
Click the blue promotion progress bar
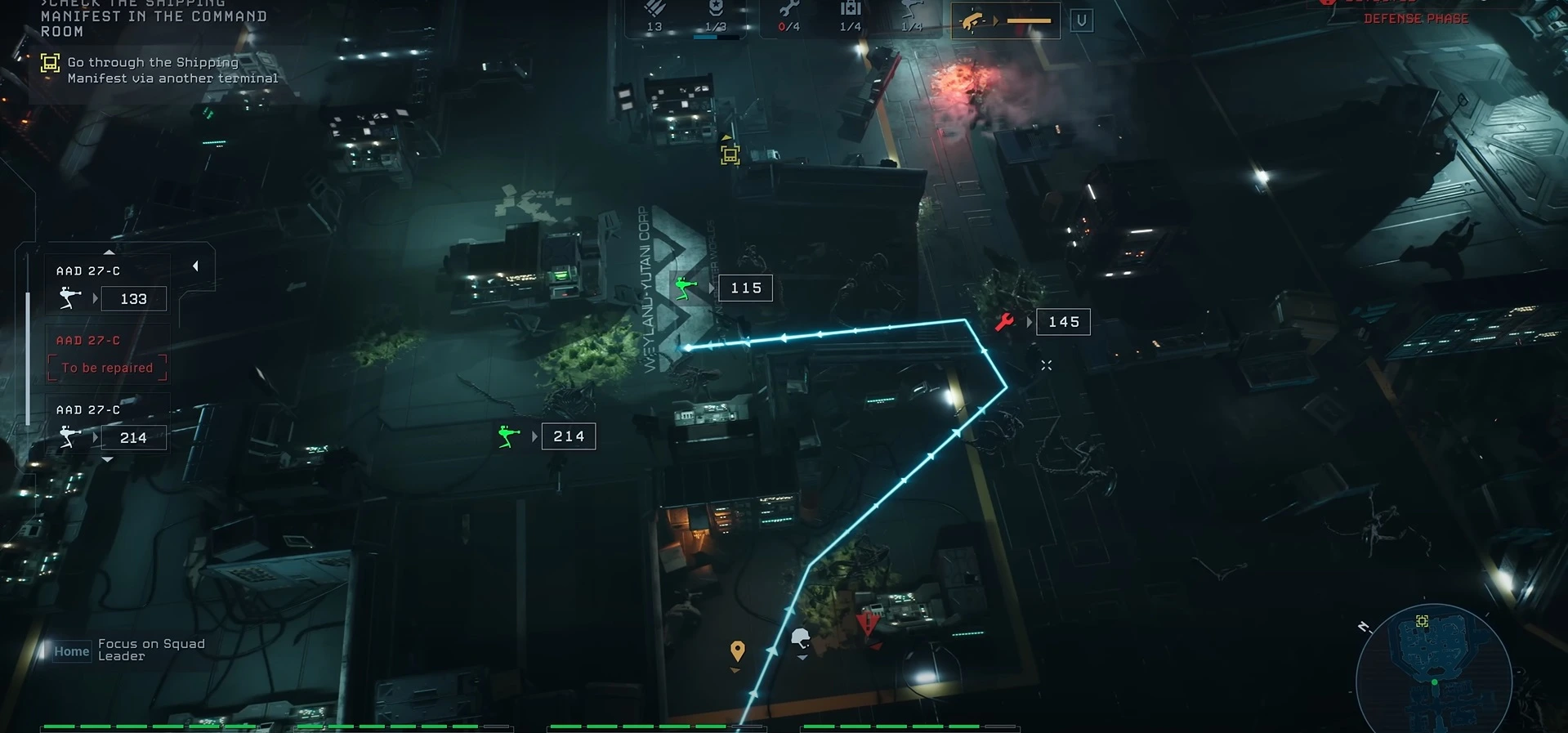pos(705,36)
